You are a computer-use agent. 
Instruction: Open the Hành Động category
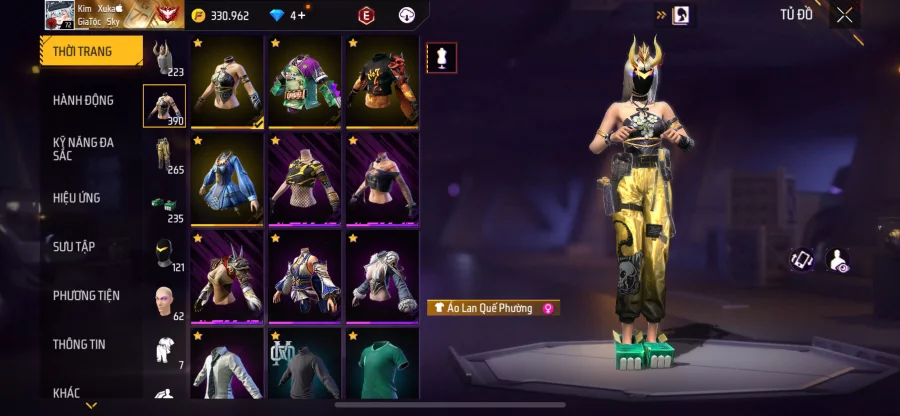pos(84,100)
